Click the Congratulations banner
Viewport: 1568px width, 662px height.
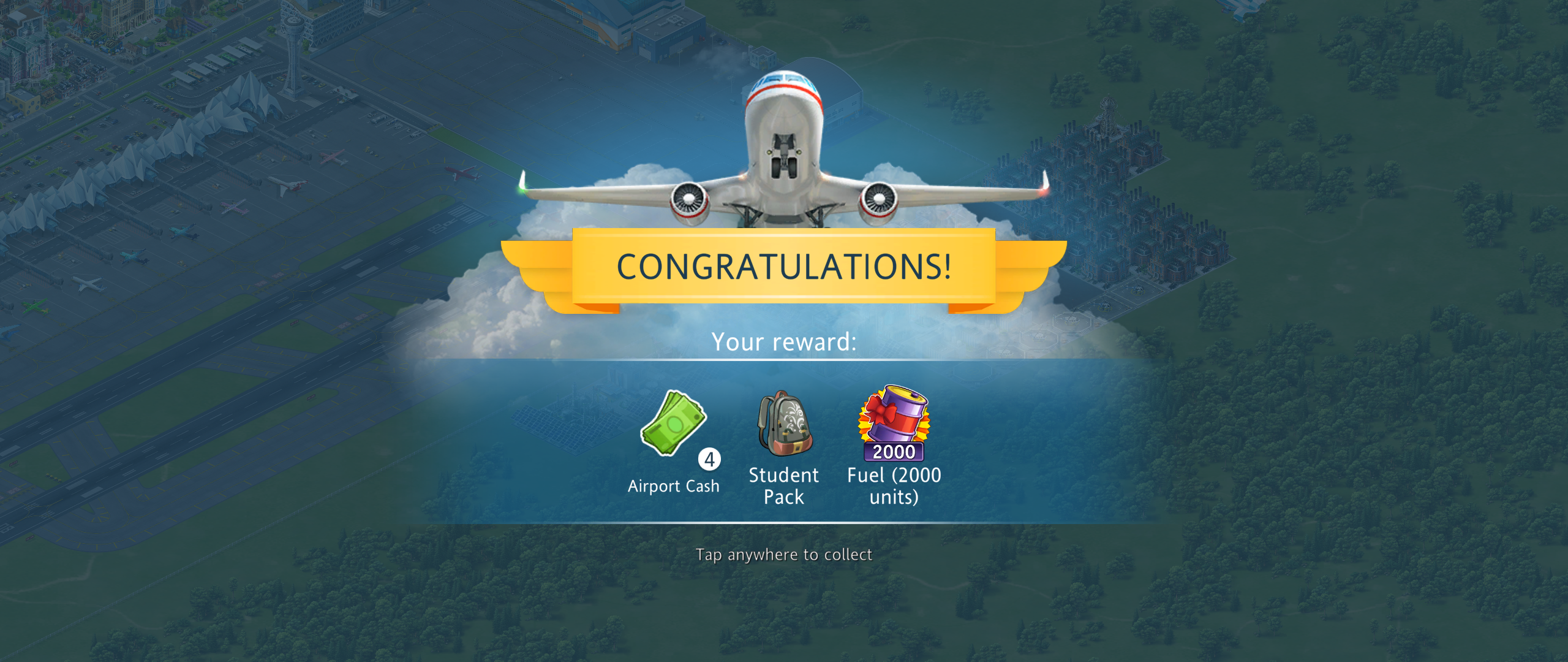783,267
